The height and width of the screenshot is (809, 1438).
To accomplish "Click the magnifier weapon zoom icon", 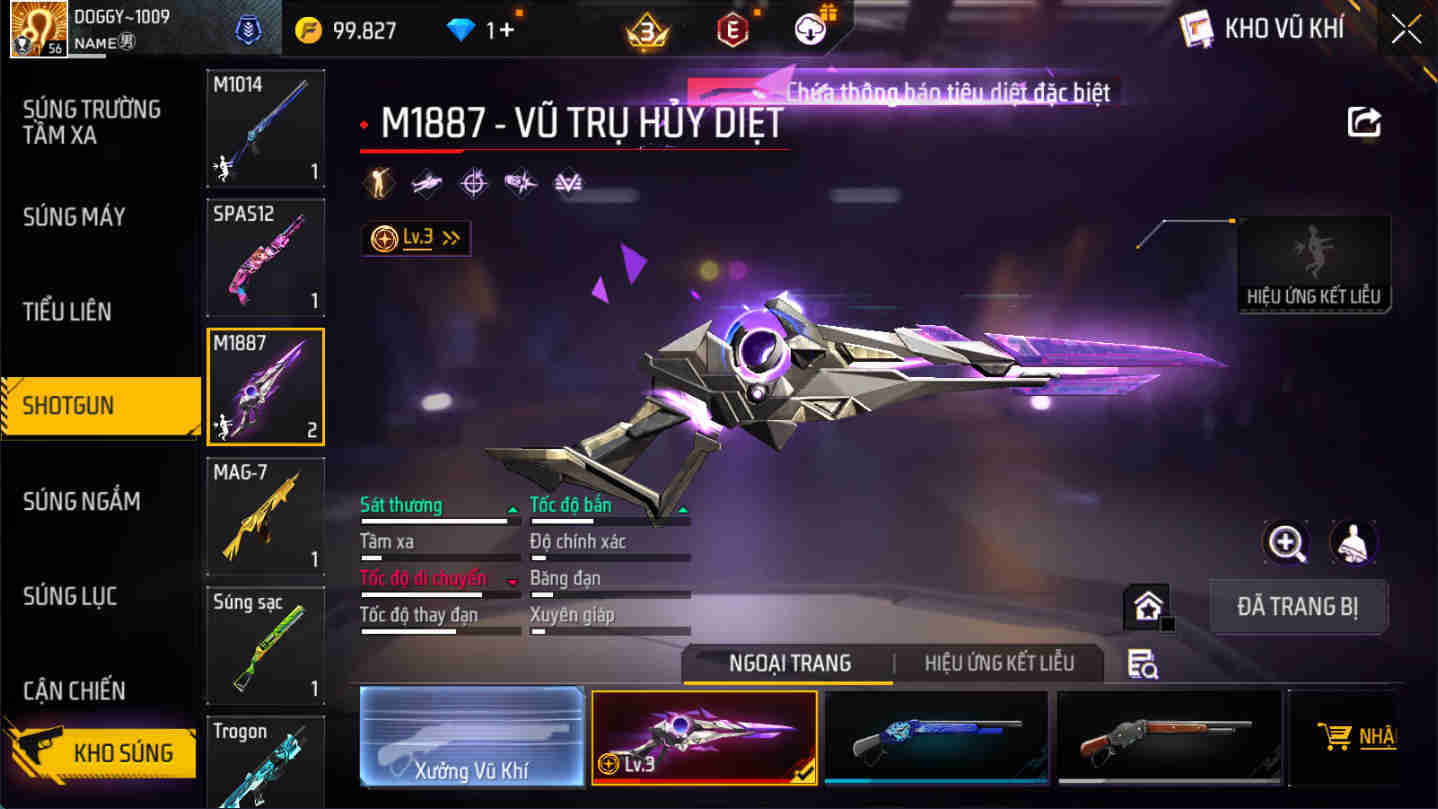I will (1286, 545).
